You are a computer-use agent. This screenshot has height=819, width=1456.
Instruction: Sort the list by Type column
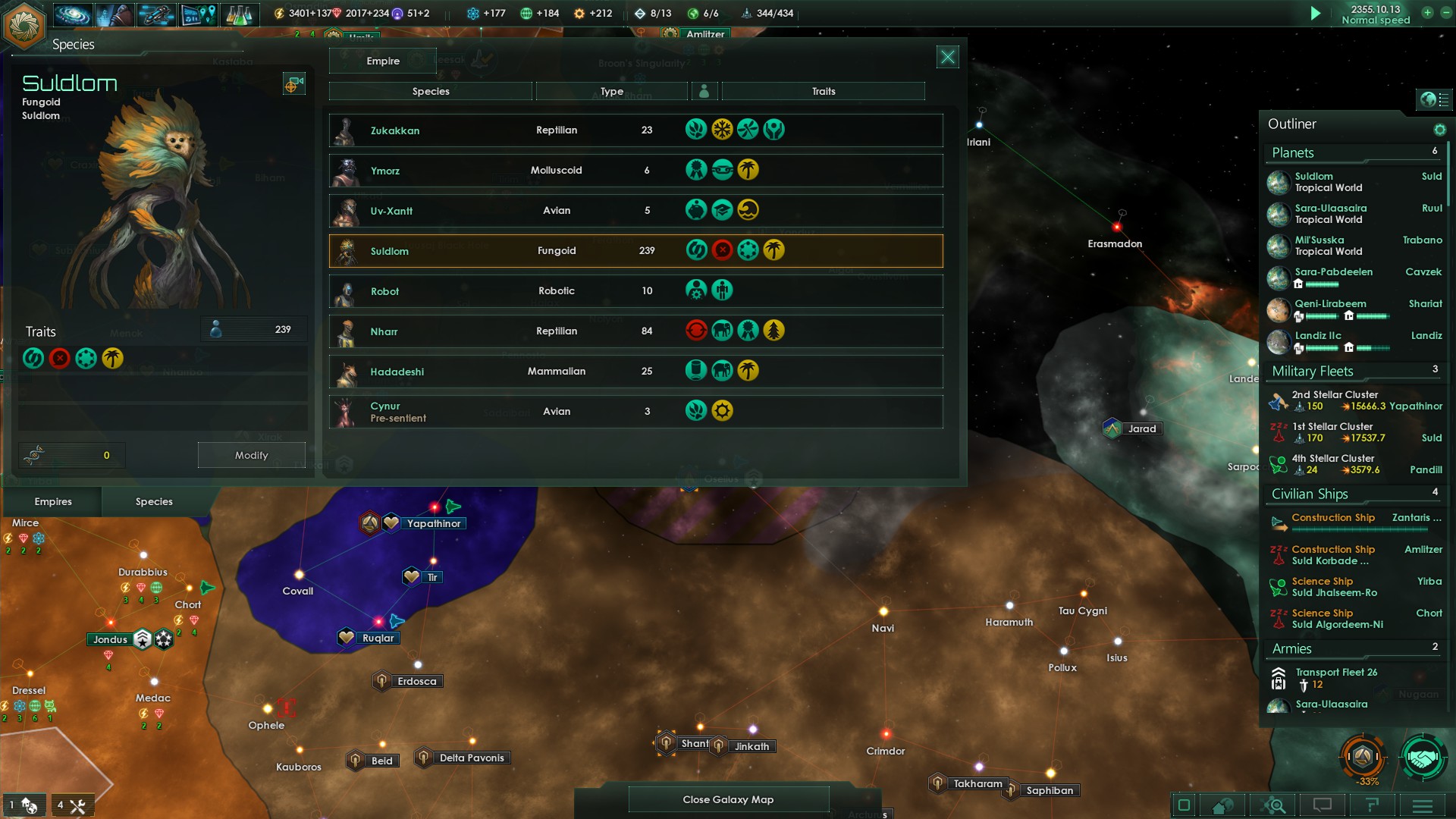pyautogui.click(x=611, y=91)
